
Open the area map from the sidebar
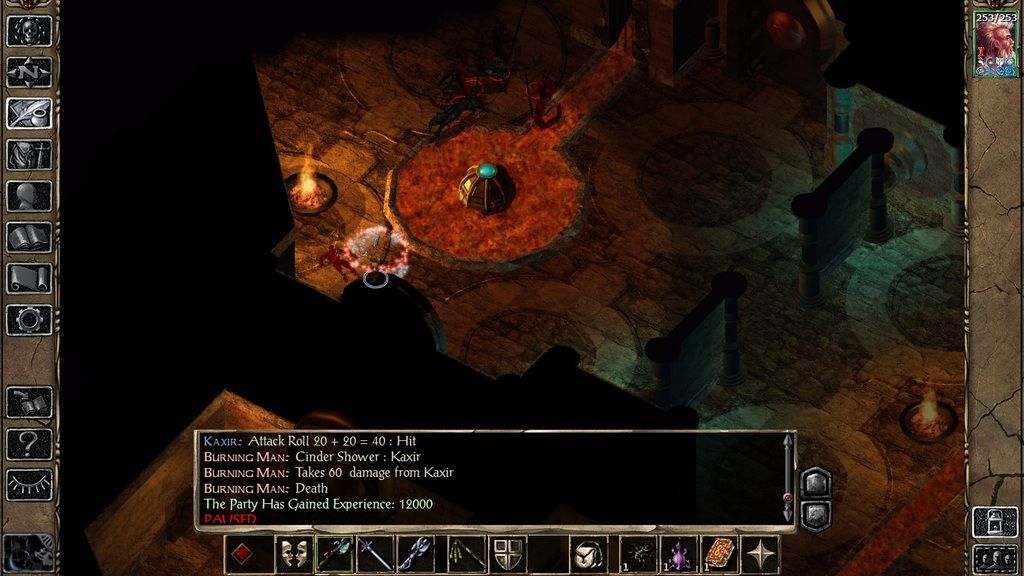[x=29, y=72]
